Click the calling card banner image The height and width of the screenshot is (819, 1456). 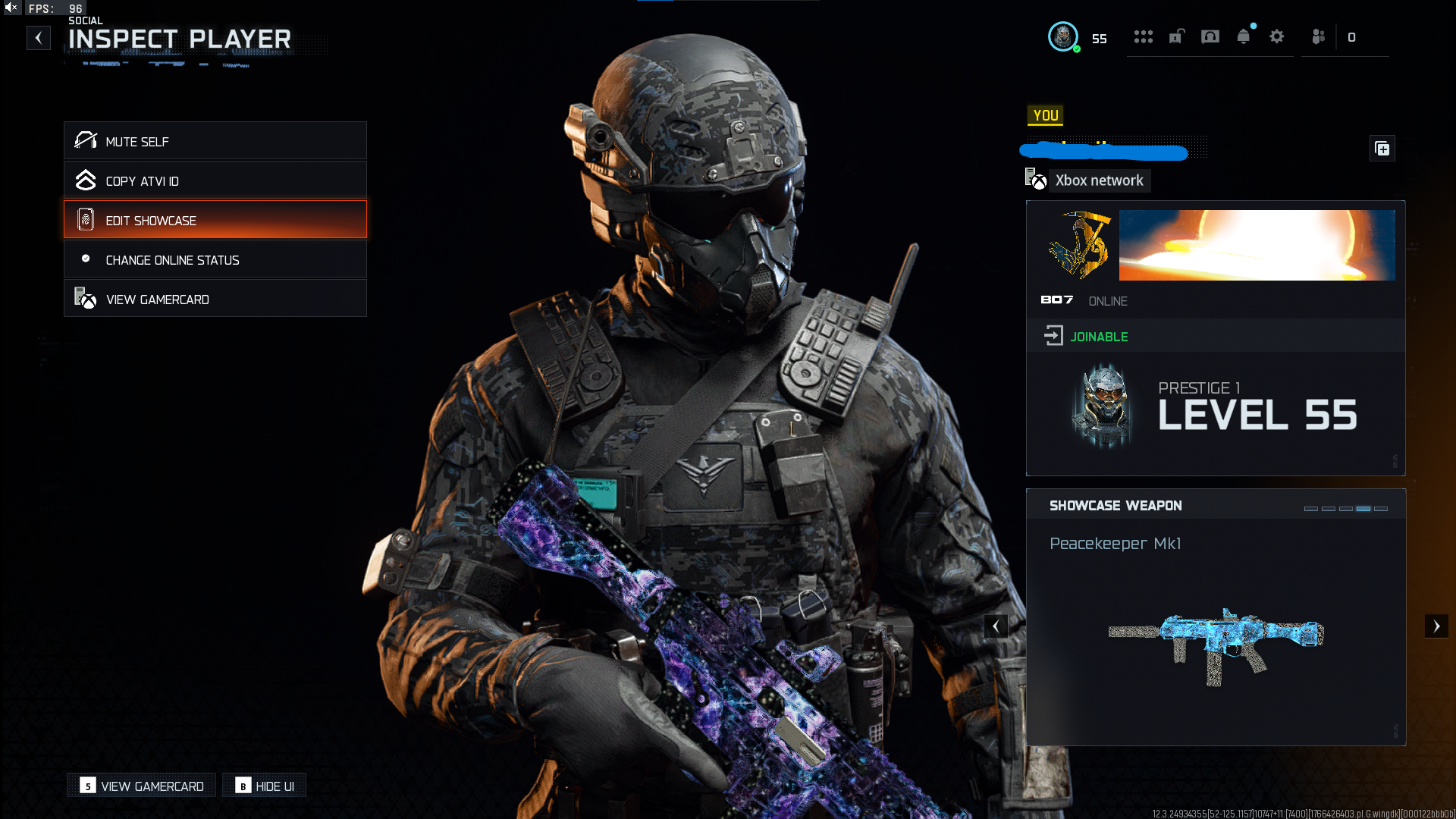(x=1257, y=245)
